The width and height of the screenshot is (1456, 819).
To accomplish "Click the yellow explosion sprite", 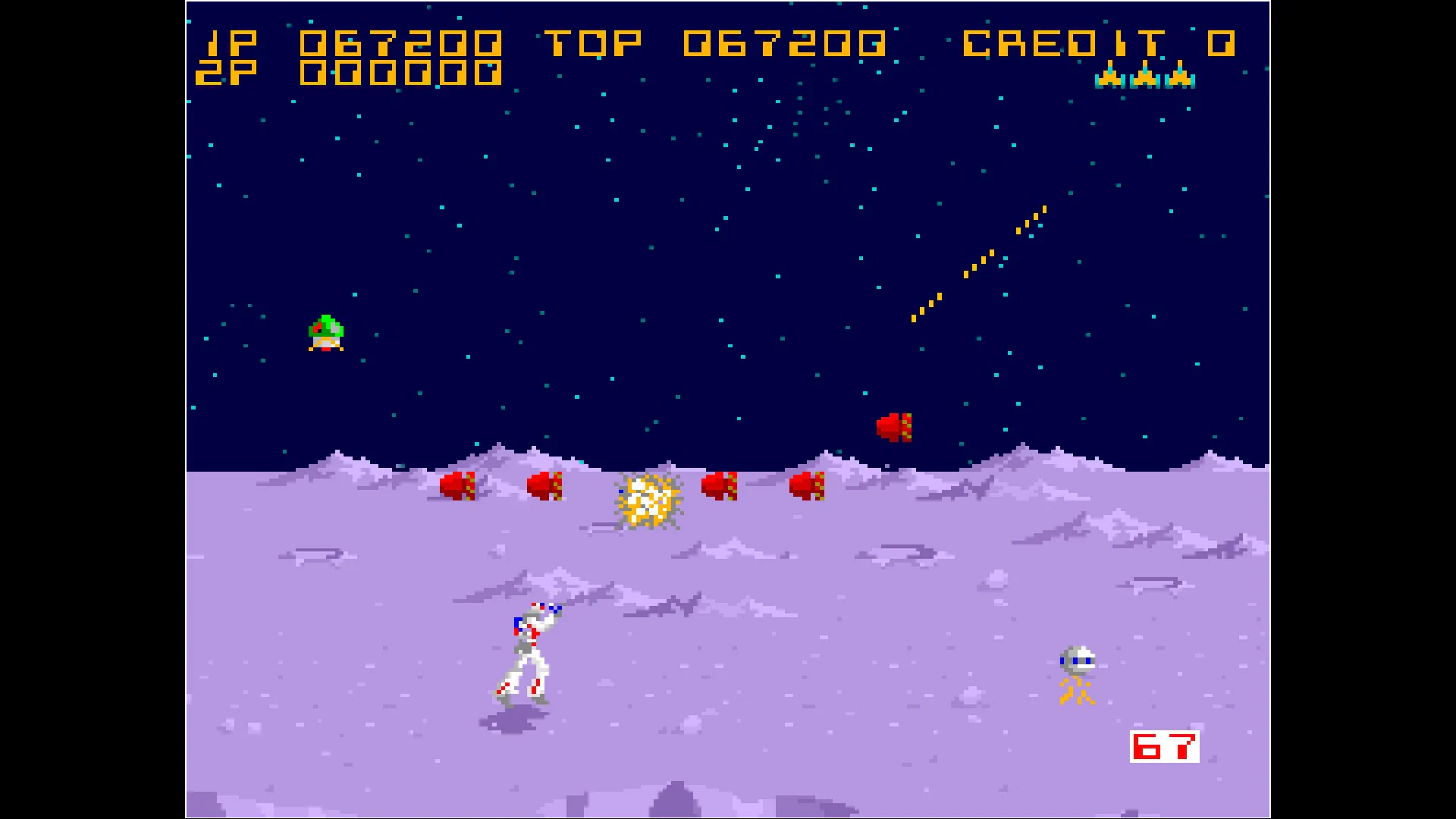I will [648, 500].
